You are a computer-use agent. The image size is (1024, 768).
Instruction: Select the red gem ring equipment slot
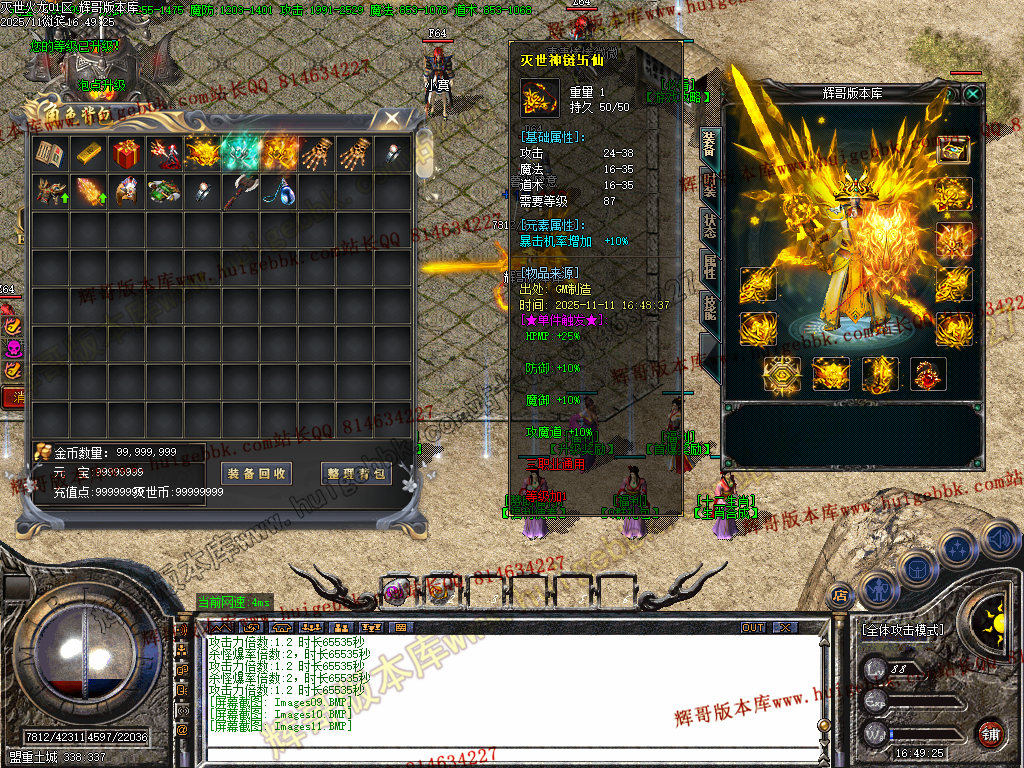[929, 375]
